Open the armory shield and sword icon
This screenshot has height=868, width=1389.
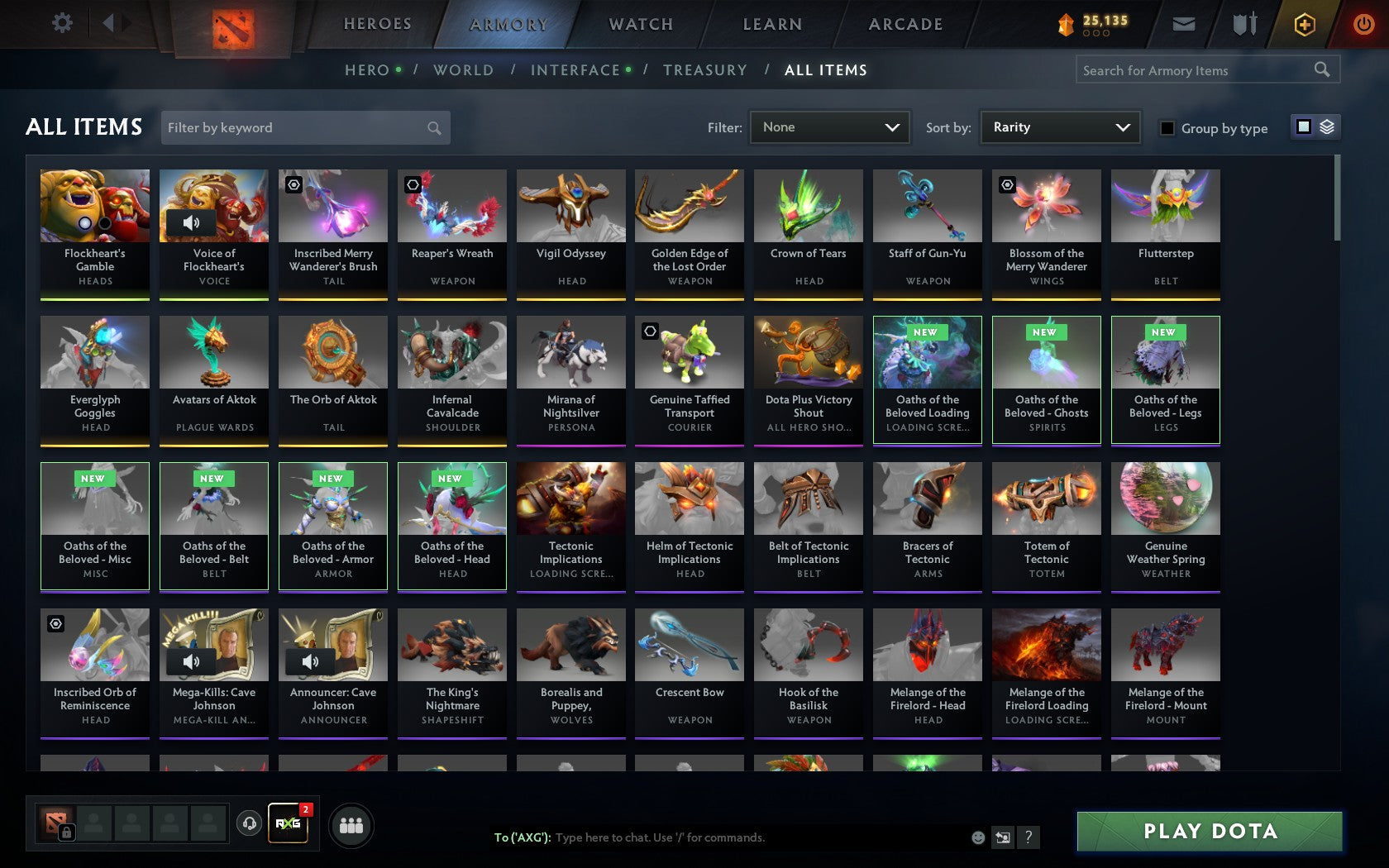pos(1243,23)
